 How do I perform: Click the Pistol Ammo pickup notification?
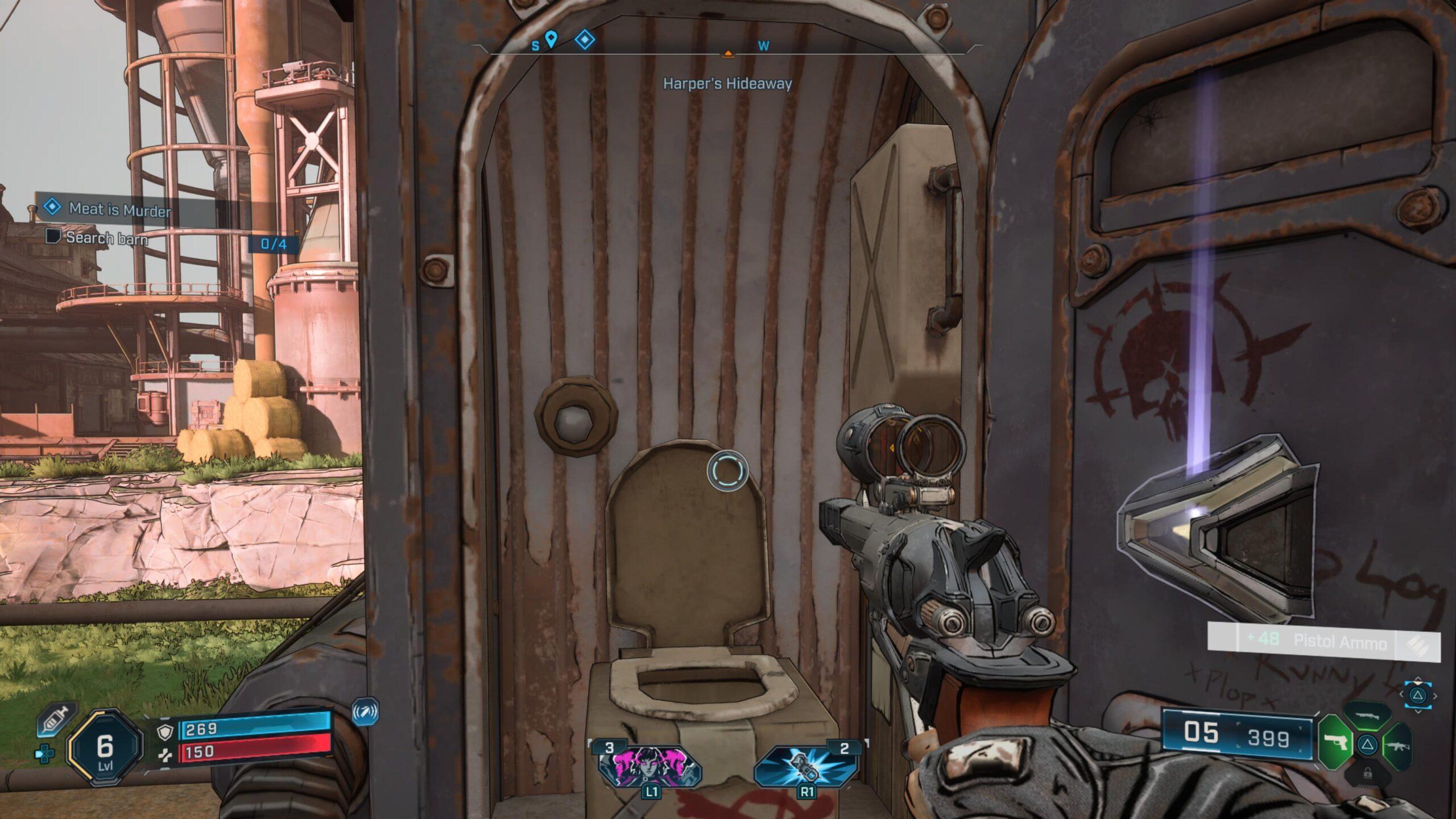point(1325,642)
